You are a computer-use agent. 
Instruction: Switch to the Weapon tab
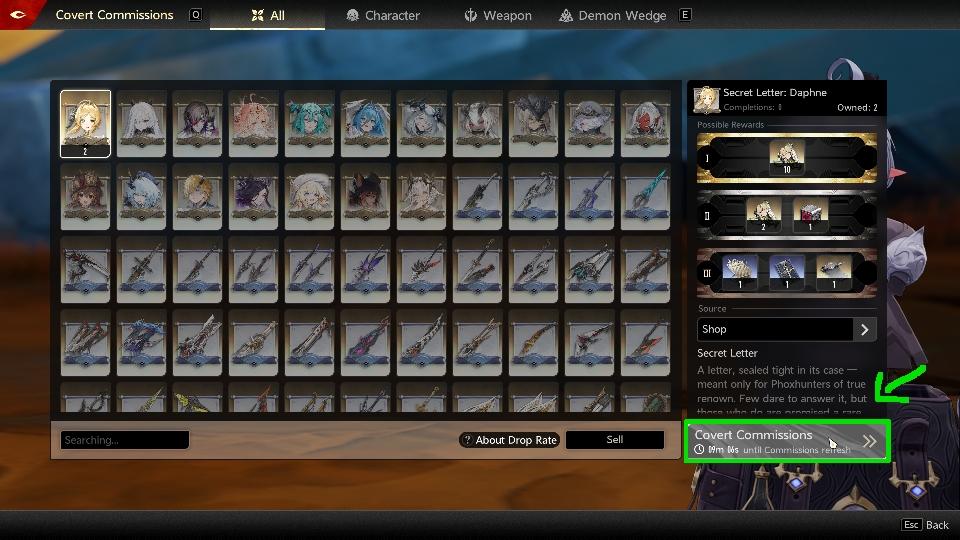click(x=498, y=15)
